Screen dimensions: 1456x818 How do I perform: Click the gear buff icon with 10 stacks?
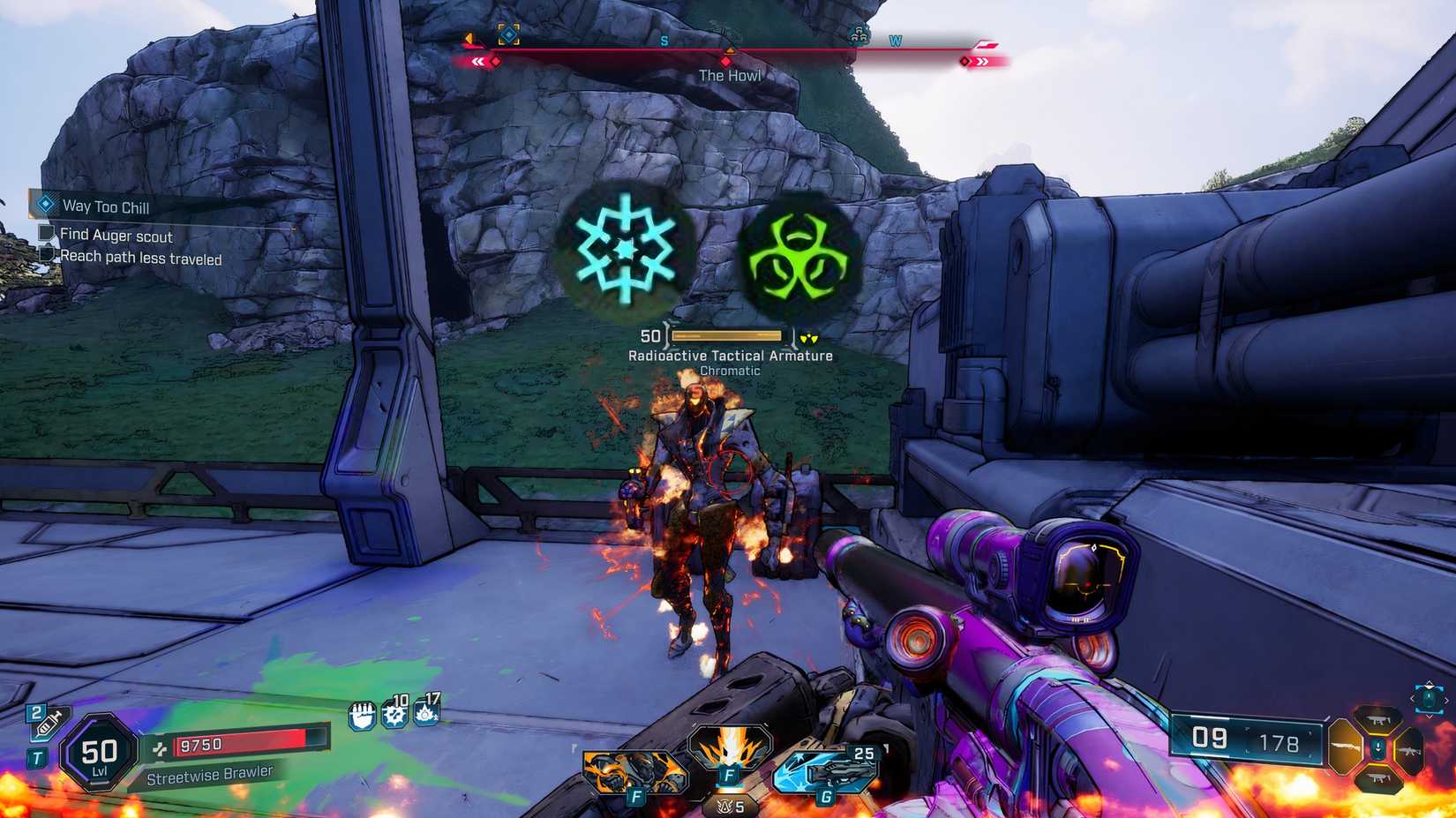(x=395, y=712)
